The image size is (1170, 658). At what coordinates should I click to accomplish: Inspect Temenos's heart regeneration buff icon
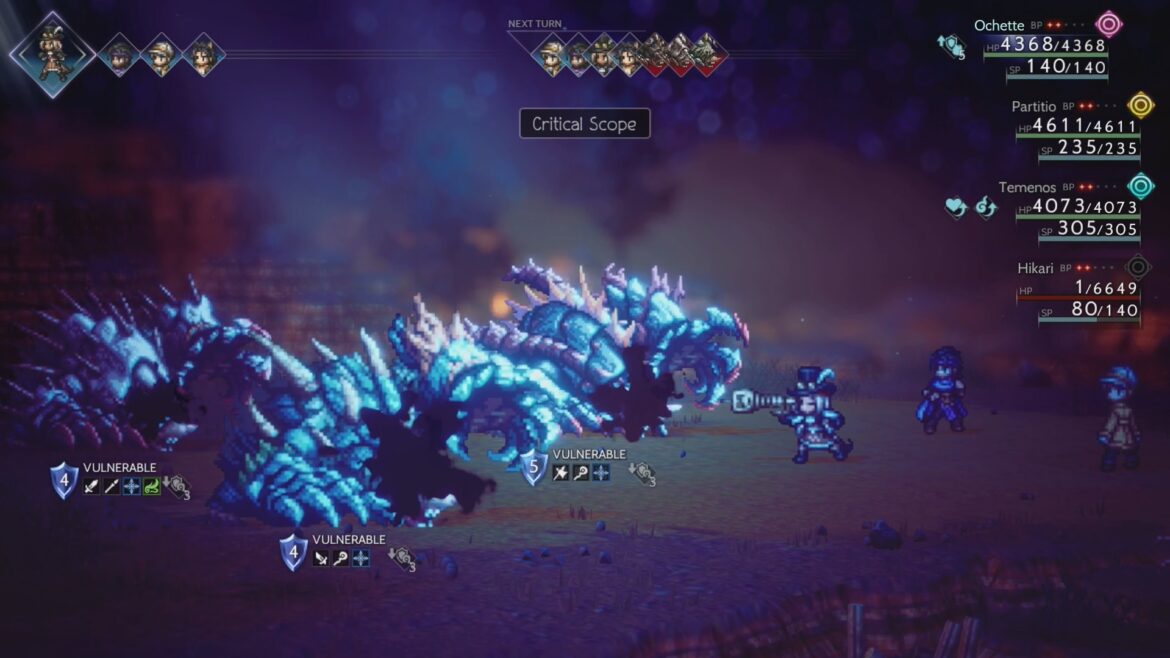click(x=955, y=207)
